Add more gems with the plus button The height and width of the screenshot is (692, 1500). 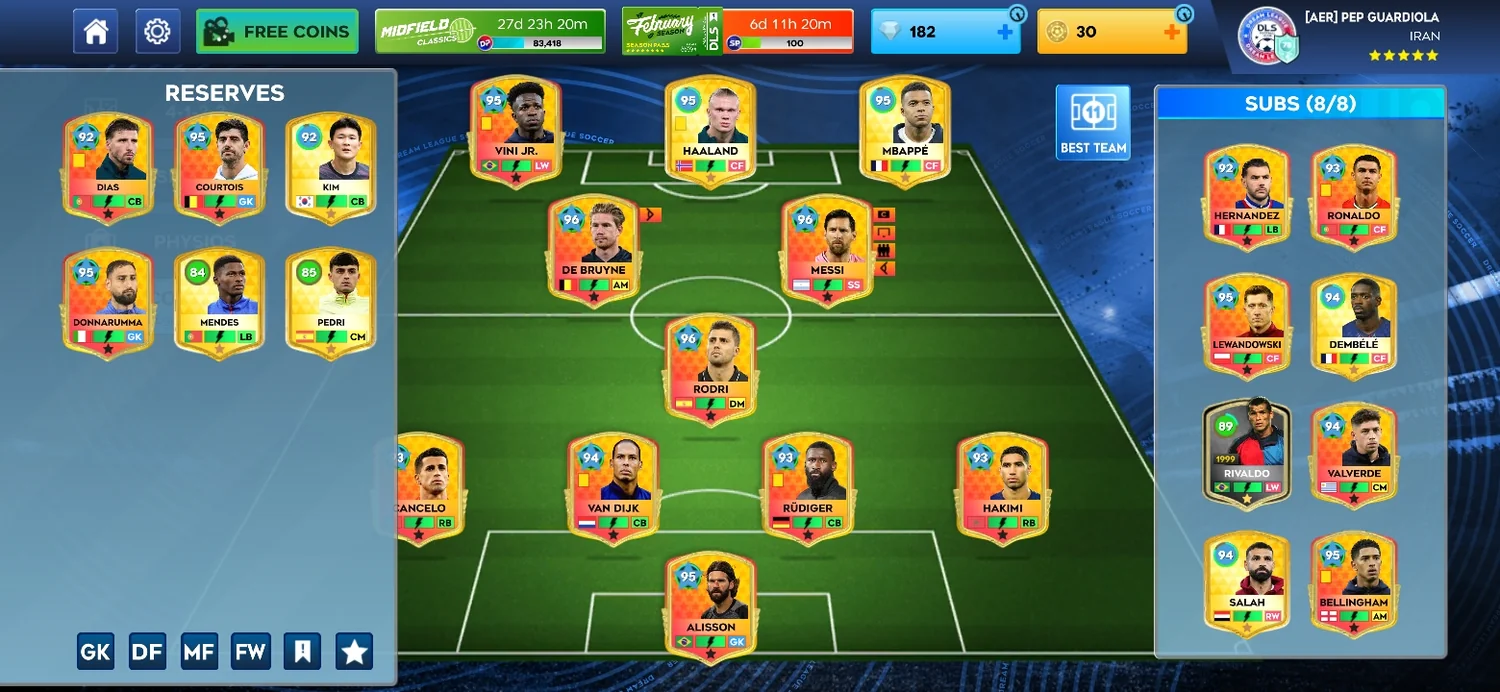[x=1004, y=32]
